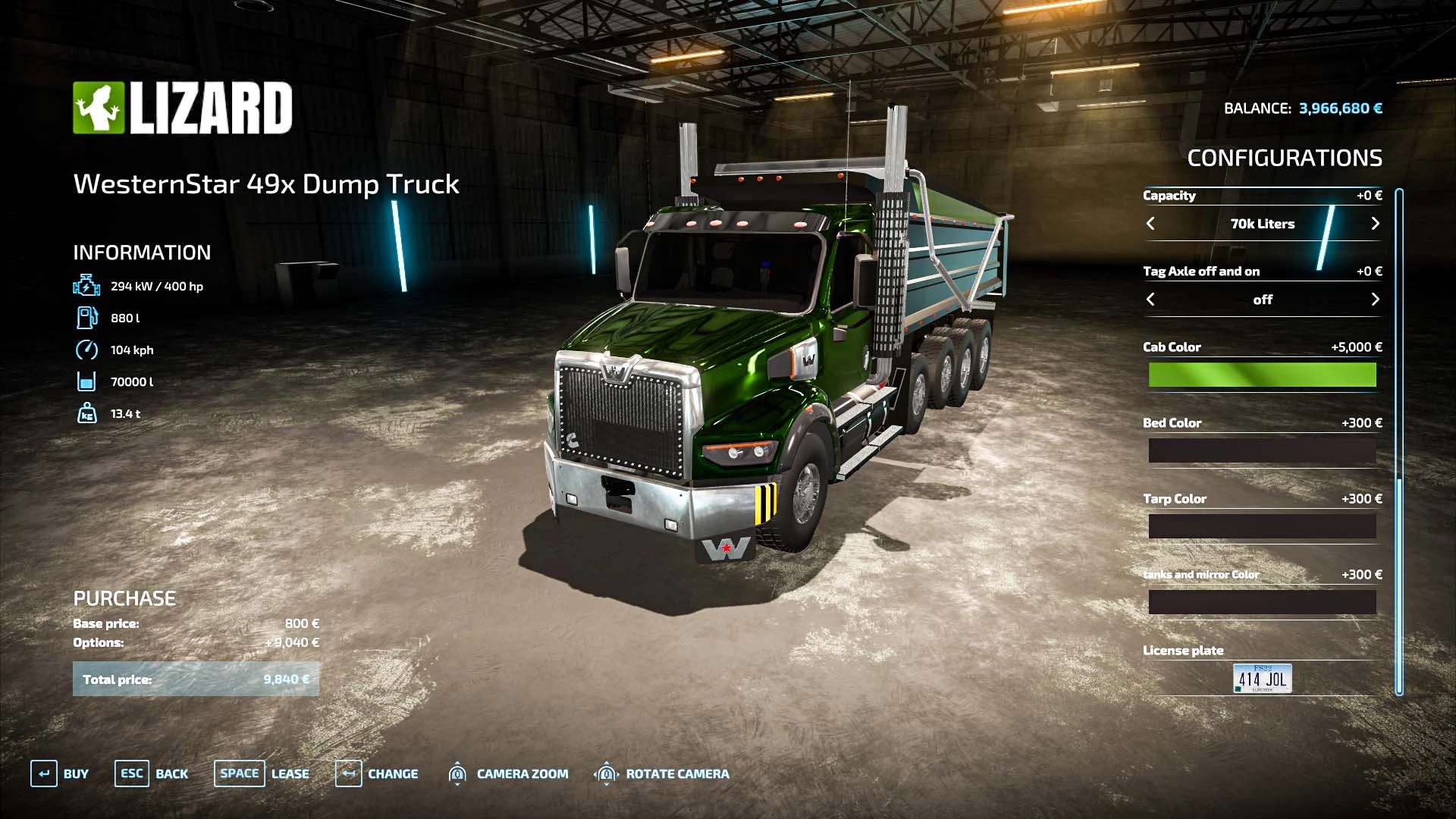Viewport: 1456px width, 819px height.
Task: Lease the truck instead of buying
Action: point(262,773)
